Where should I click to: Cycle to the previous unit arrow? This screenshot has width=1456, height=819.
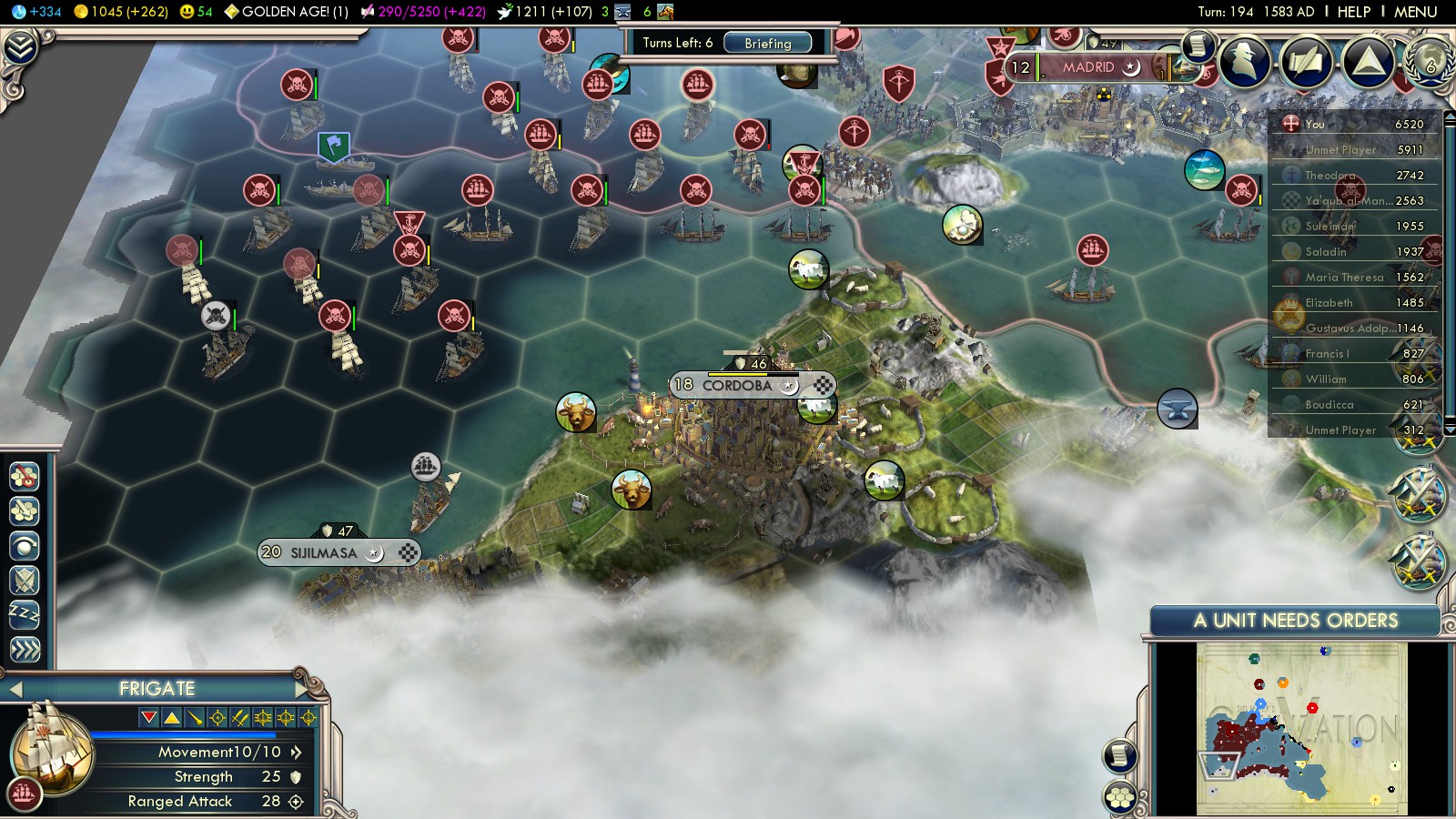click(15, 689)
